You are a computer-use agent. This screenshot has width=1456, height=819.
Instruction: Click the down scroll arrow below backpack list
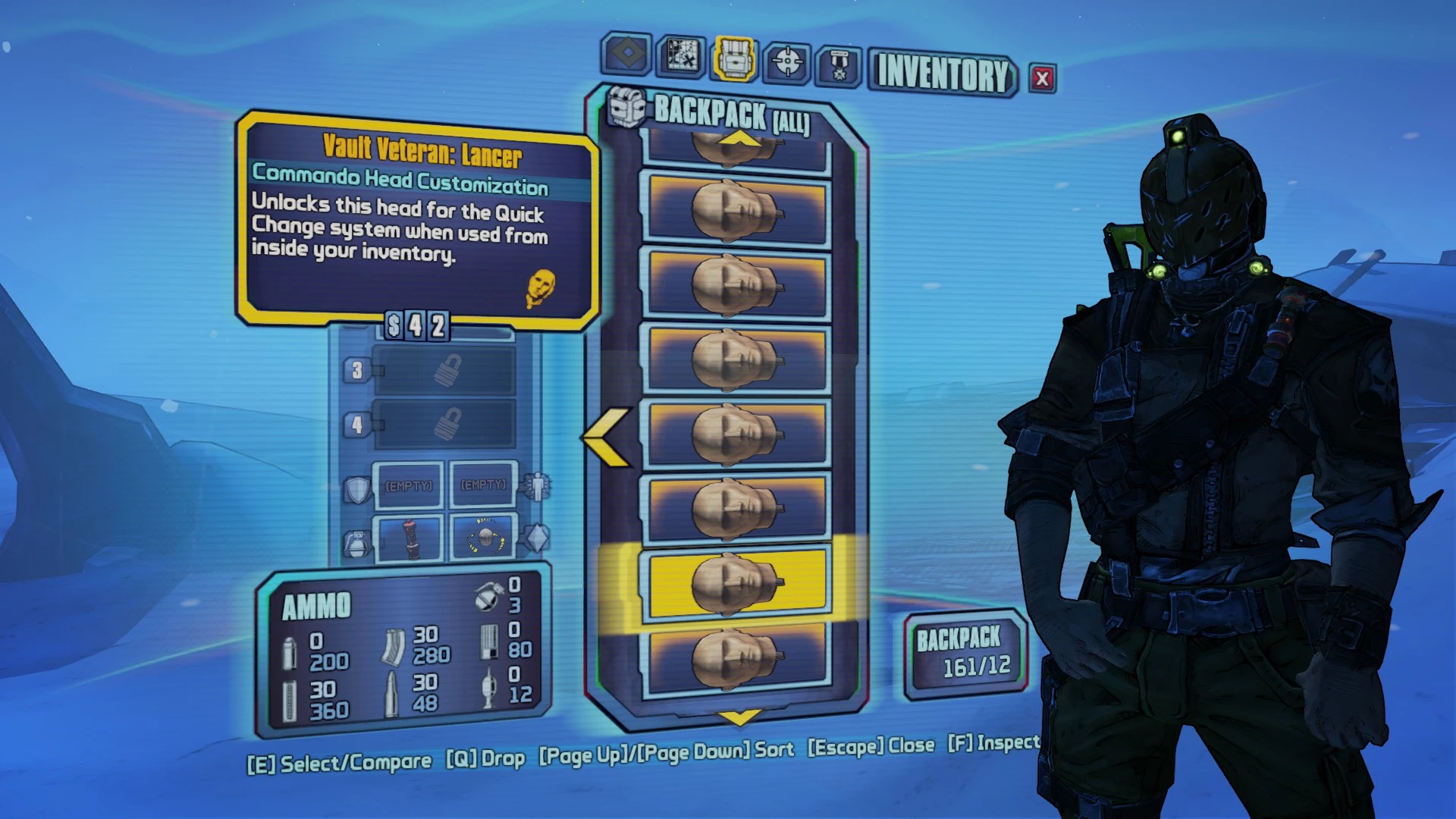point(737,717)
